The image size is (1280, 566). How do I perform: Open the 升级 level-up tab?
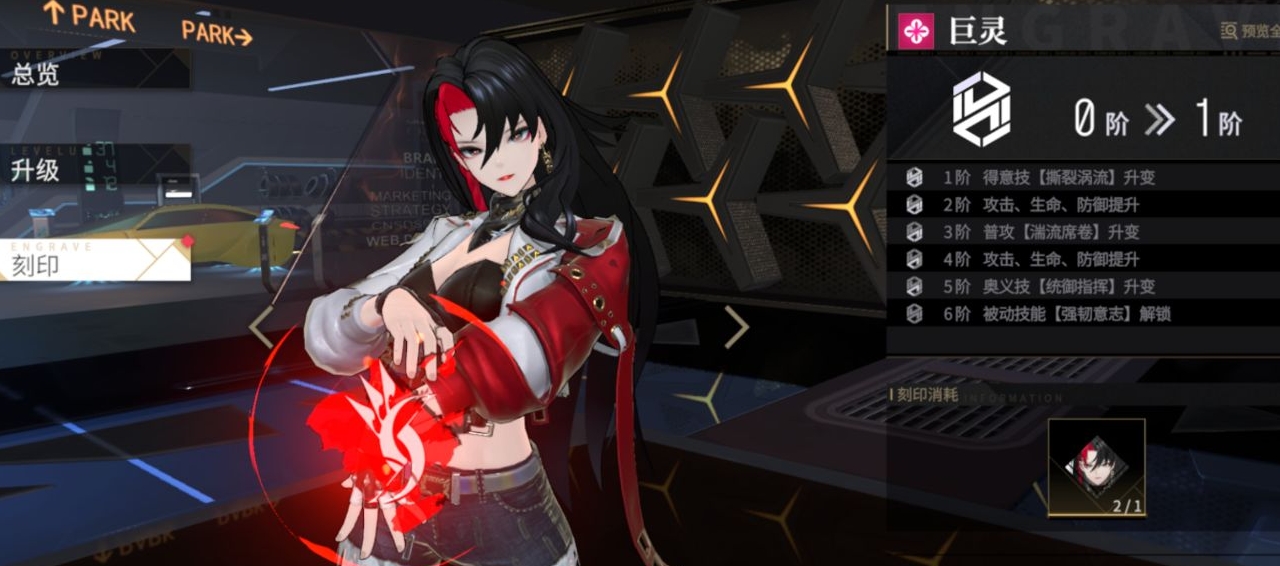click(x=95, y=170)
